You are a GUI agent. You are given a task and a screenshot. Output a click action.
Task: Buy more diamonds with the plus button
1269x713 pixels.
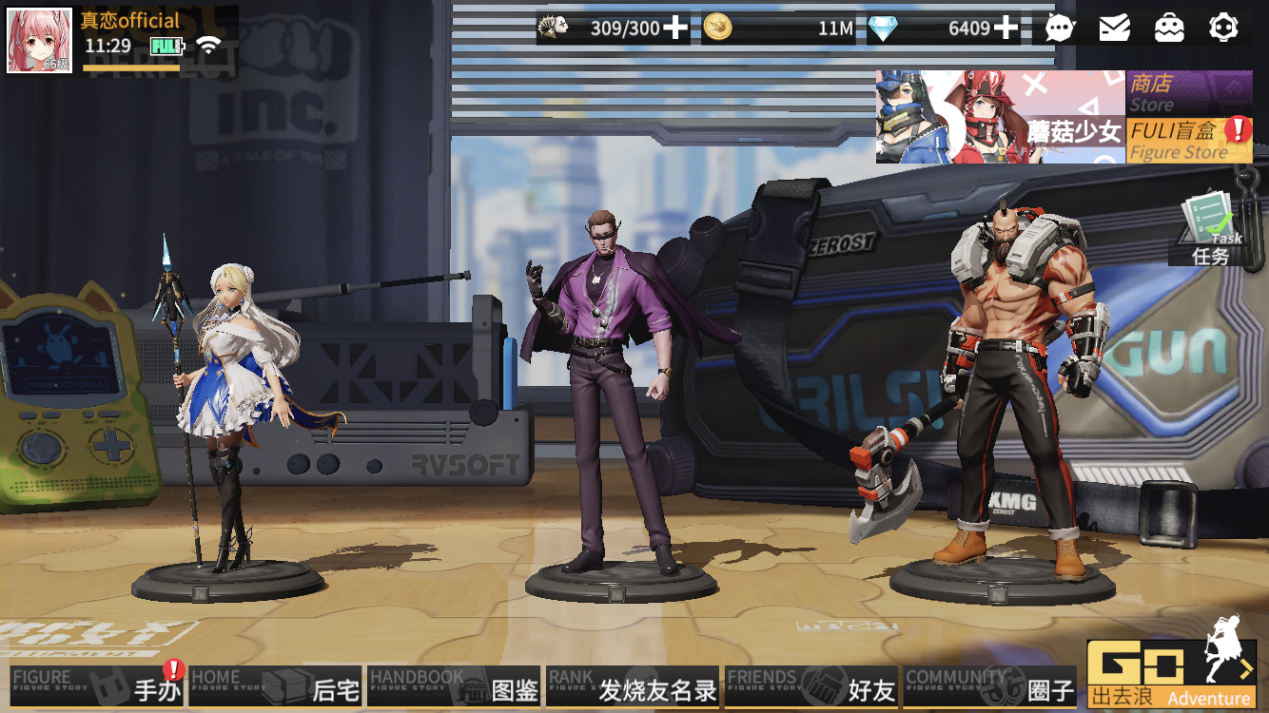[1006, 28]
